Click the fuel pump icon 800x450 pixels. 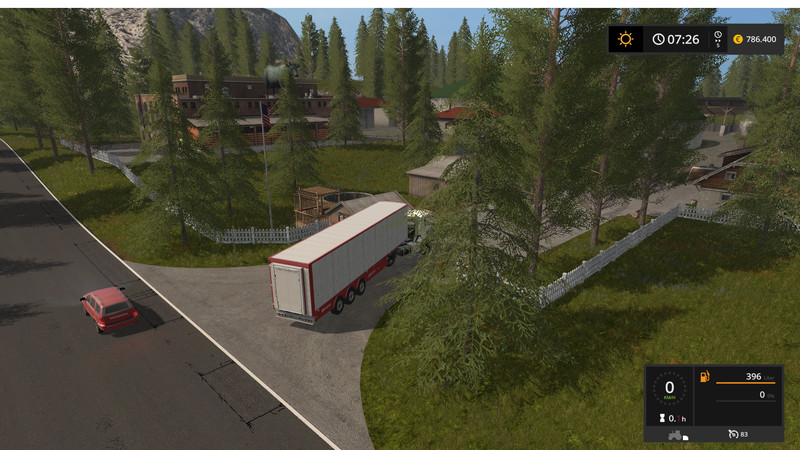704,377
